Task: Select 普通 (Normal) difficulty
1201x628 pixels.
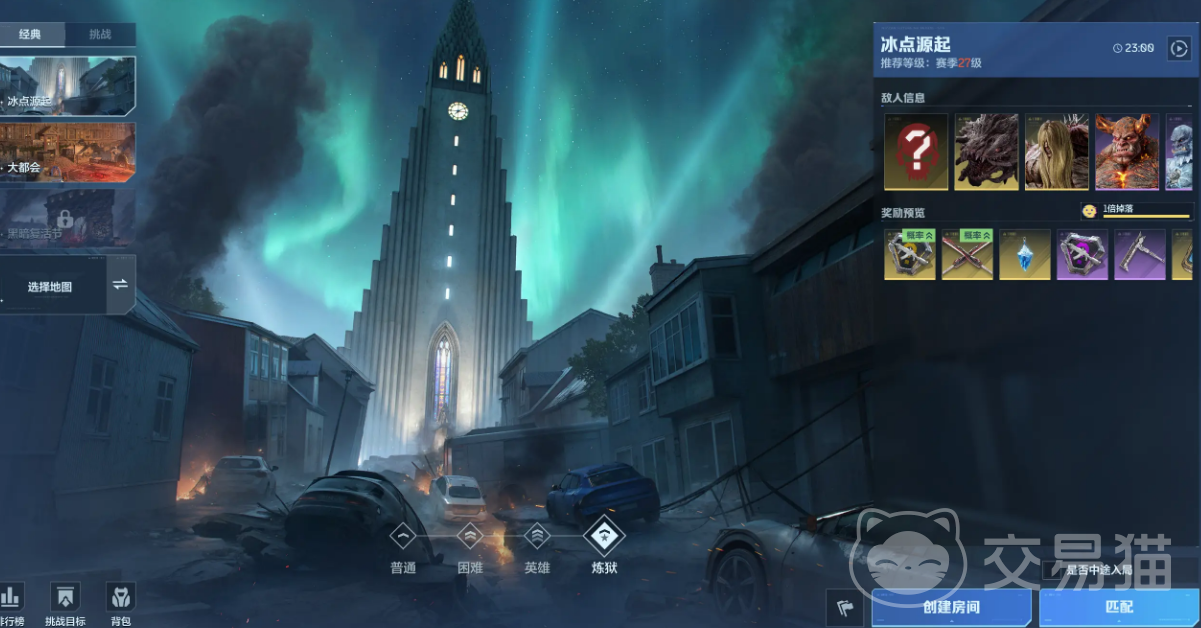Action: [x=403, y=539]
